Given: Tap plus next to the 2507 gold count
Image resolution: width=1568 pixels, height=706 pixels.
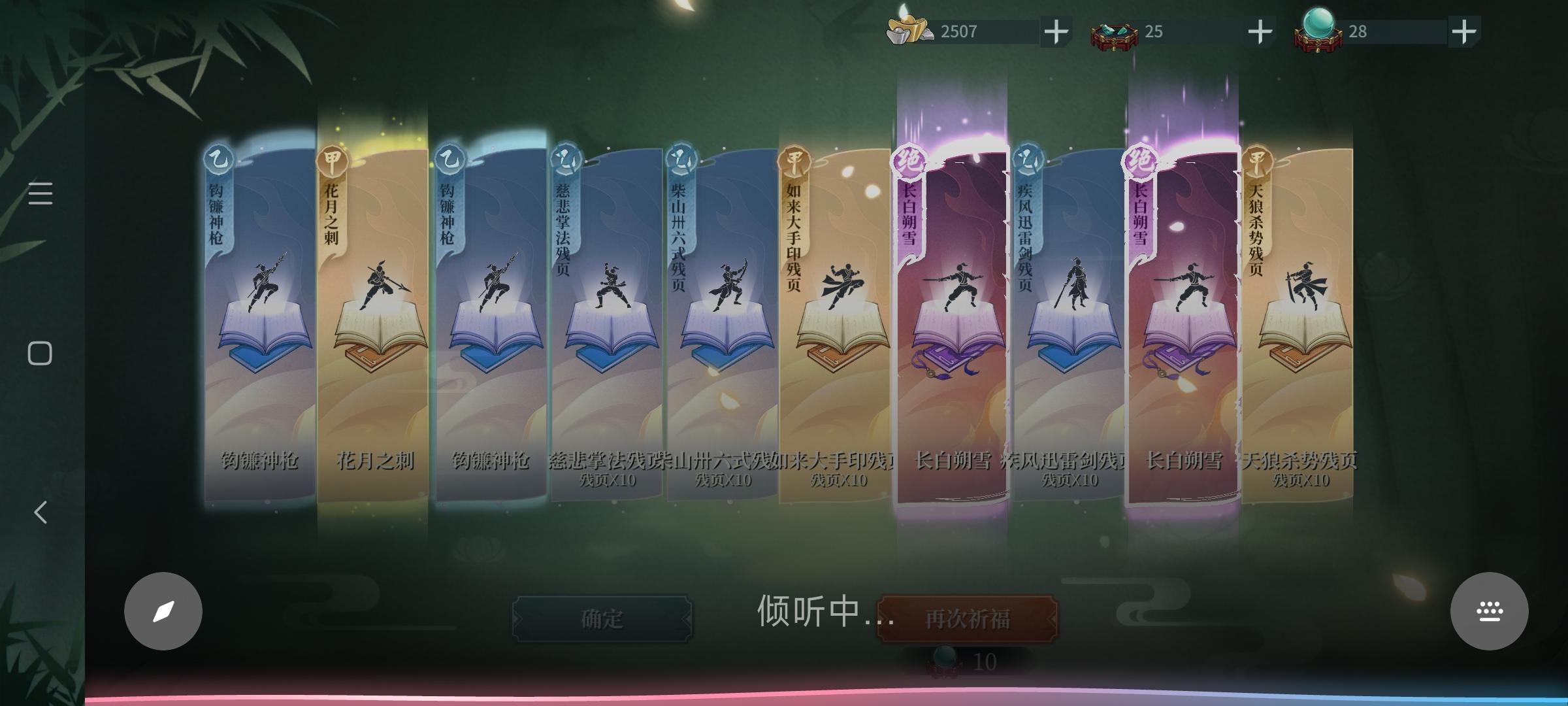Looking at the screenshot, I should pyautogui.click(x=1056, y=29).
